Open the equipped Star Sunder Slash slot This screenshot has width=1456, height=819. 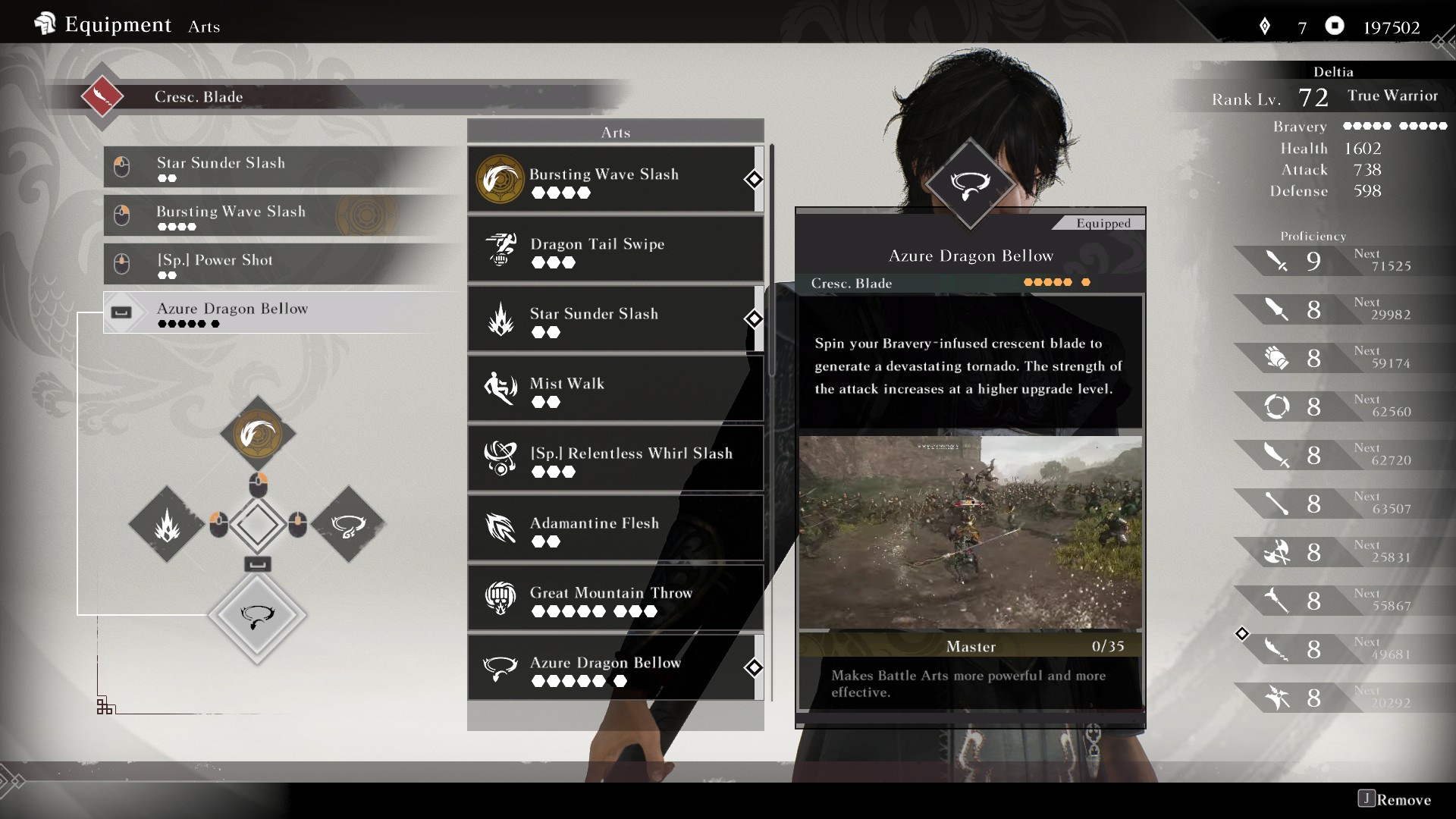[x=281, y=167]
